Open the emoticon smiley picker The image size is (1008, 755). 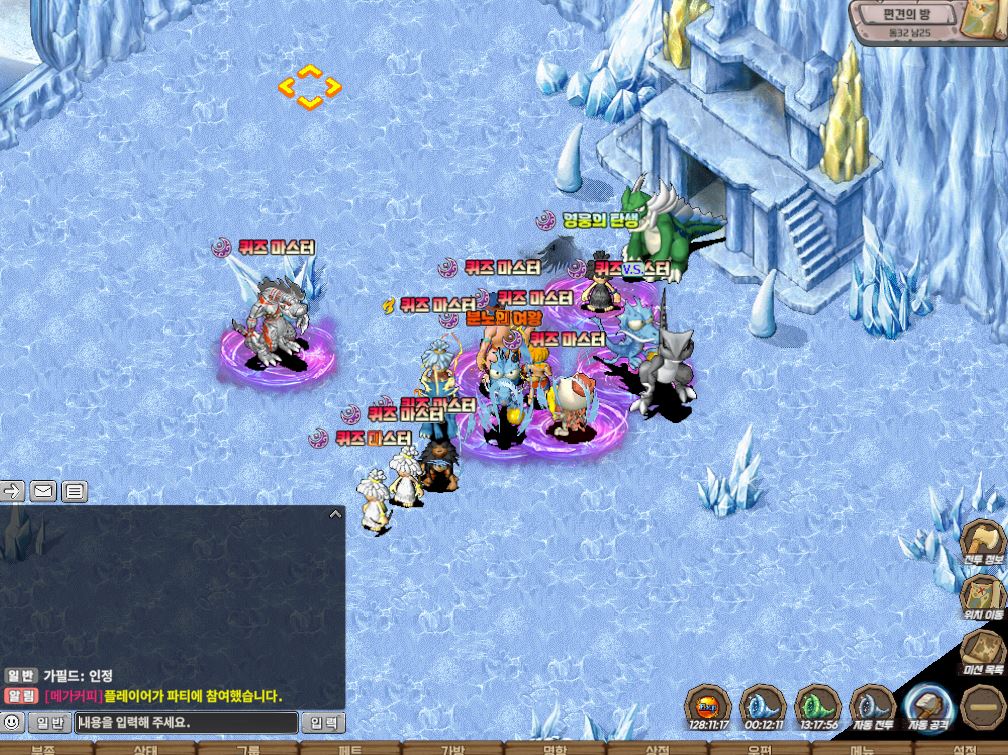click(12, 721)
